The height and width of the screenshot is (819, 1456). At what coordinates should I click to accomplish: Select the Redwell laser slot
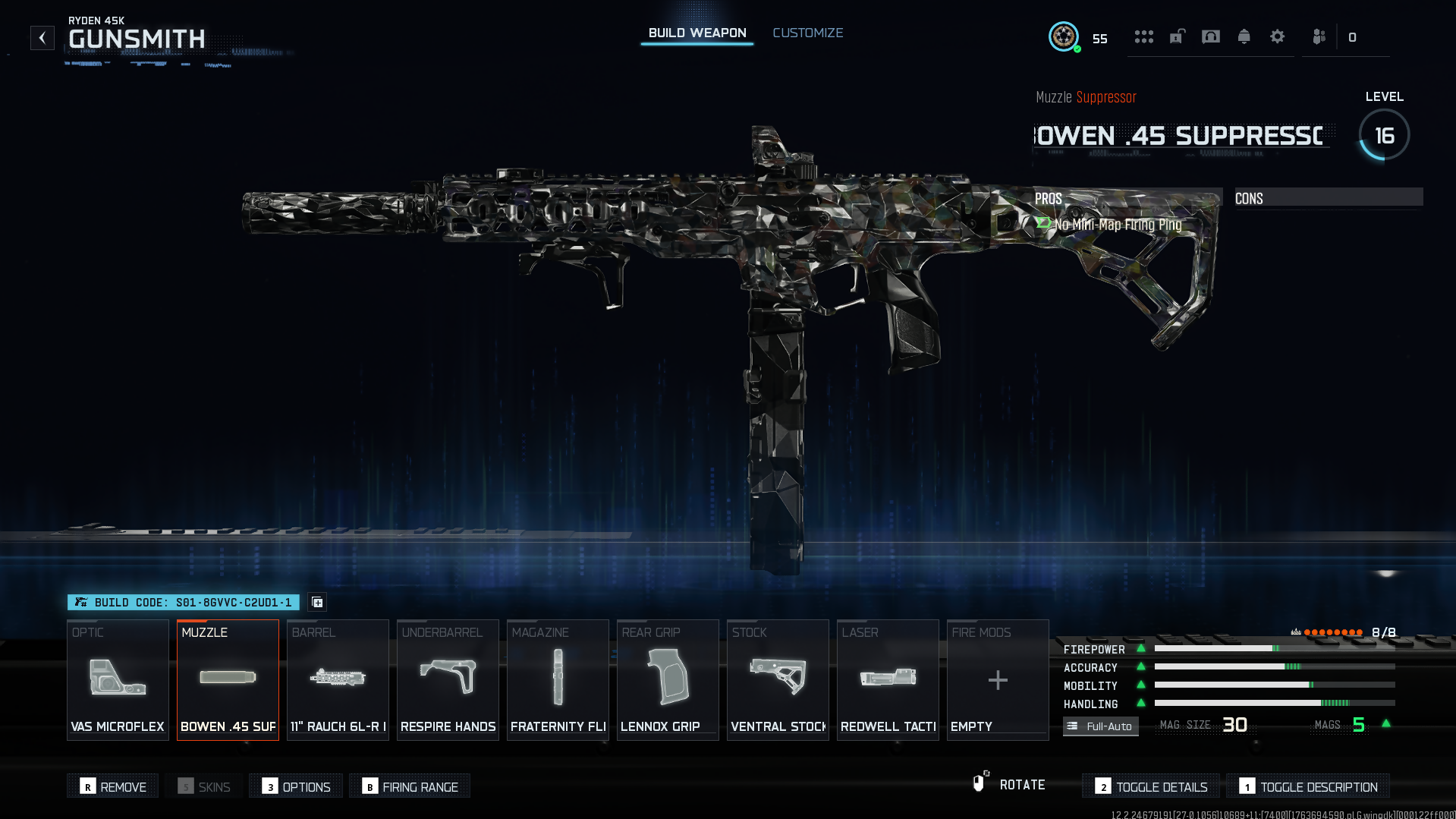click(888, 679)
